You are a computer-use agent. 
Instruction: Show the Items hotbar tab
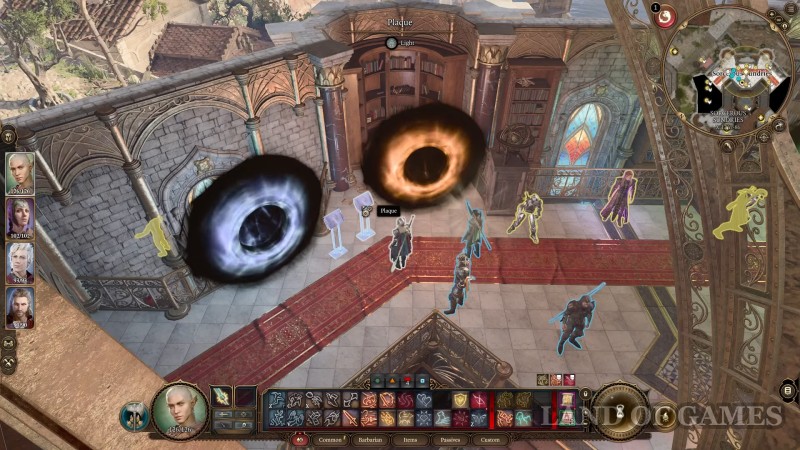coord(409,438)
